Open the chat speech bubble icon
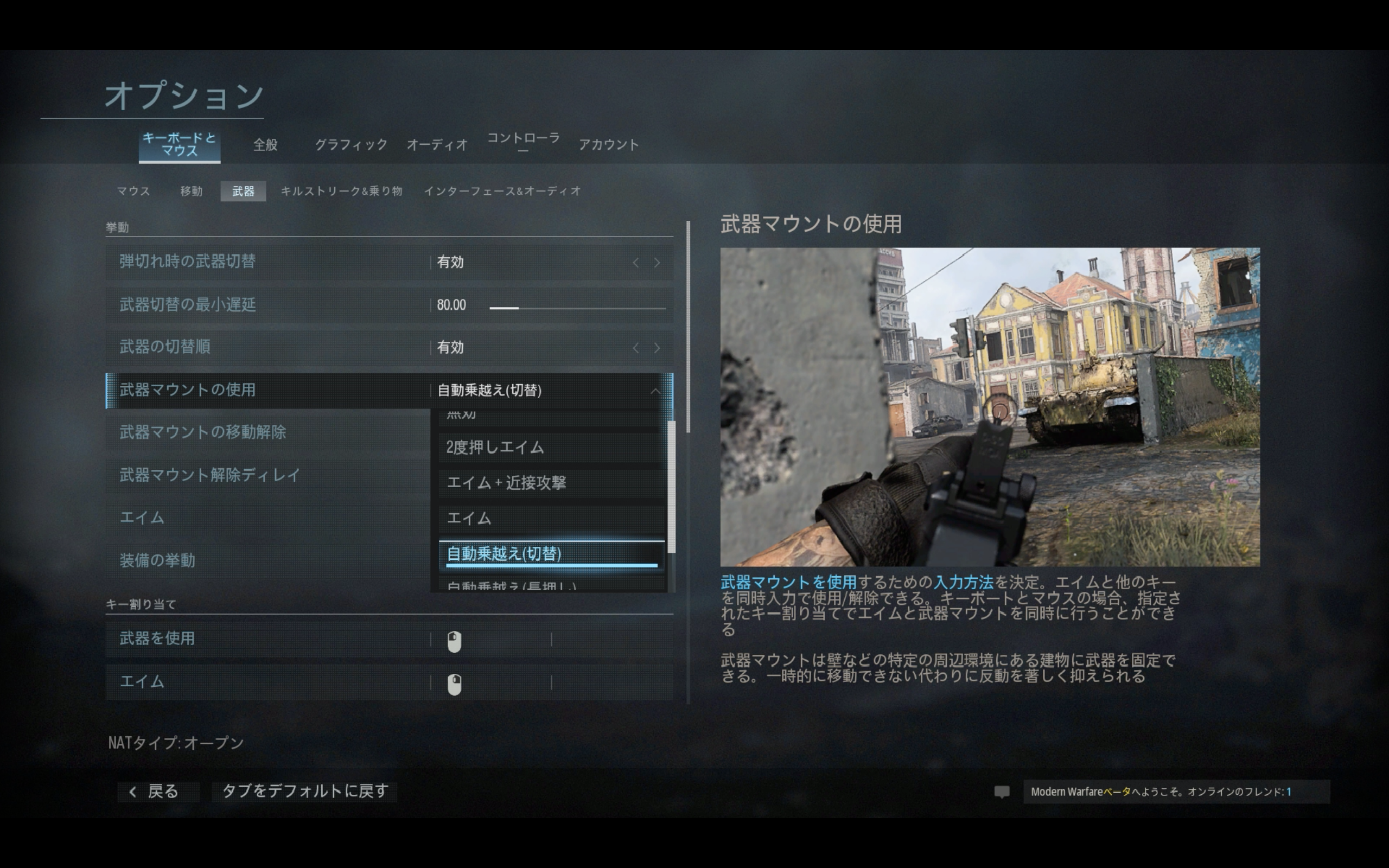 tap(1002, 792)
